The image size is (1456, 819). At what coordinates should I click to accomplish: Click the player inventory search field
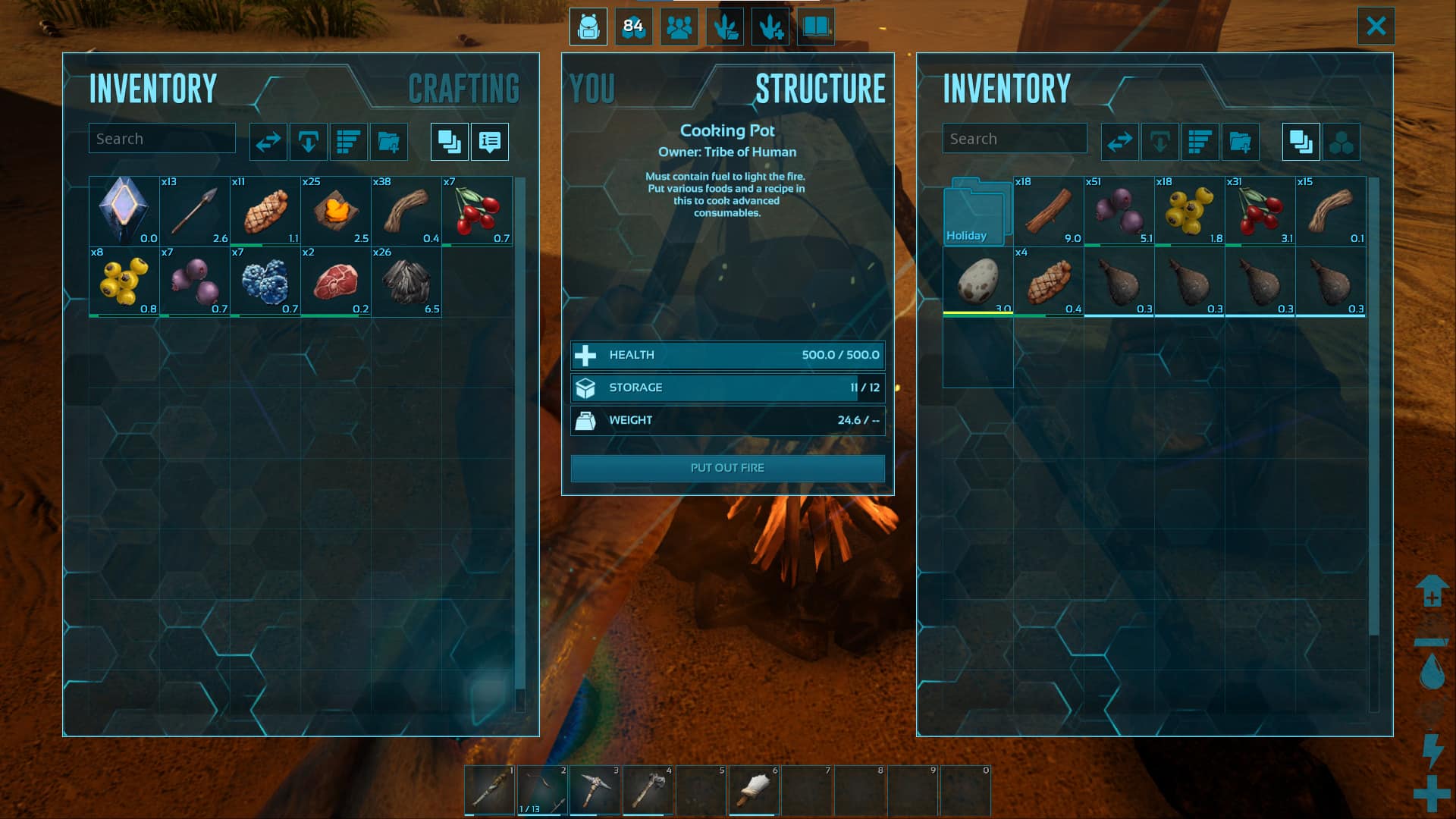click(162, 138)
